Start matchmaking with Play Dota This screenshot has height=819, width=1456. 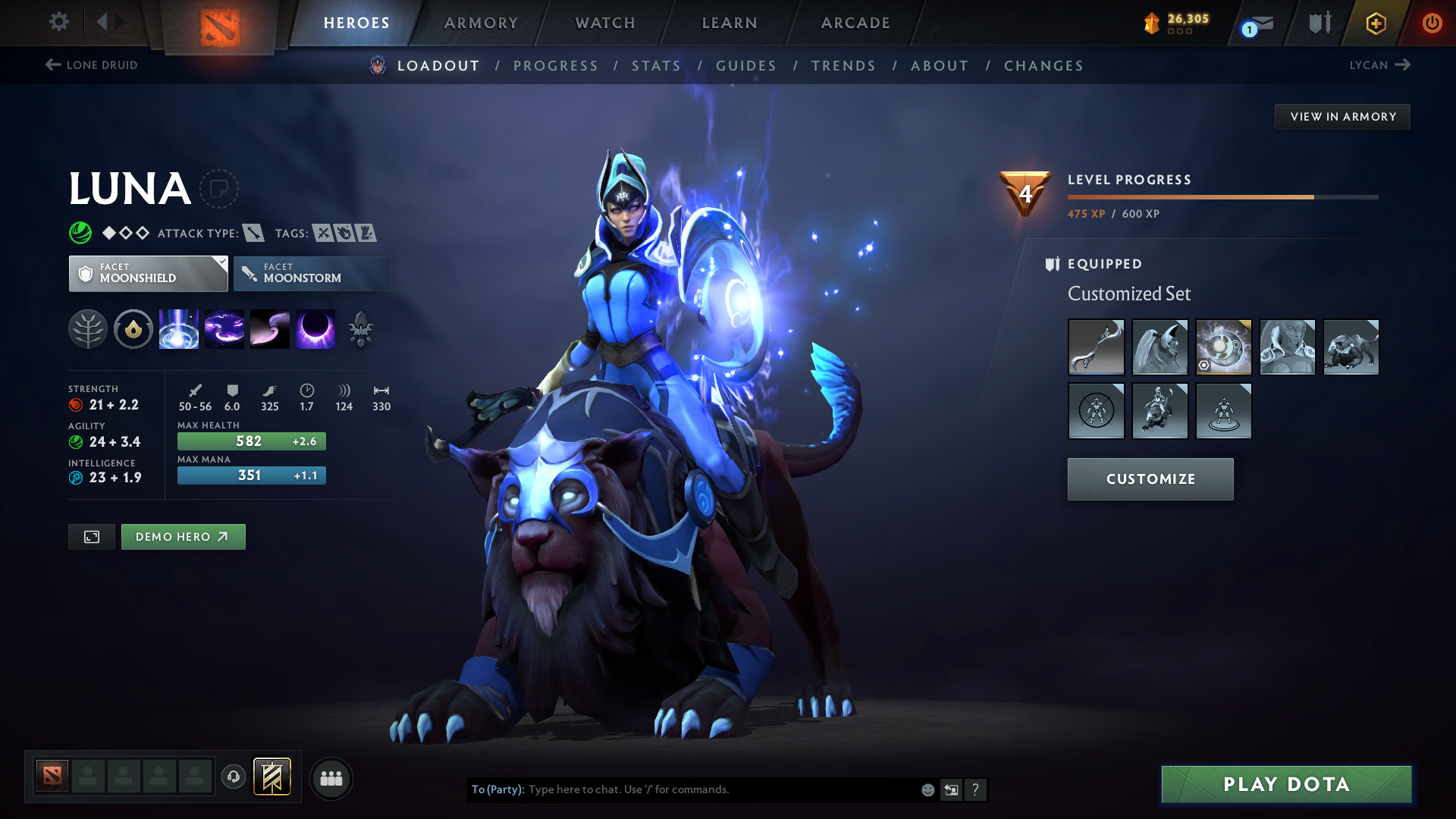coord(1286,784)
